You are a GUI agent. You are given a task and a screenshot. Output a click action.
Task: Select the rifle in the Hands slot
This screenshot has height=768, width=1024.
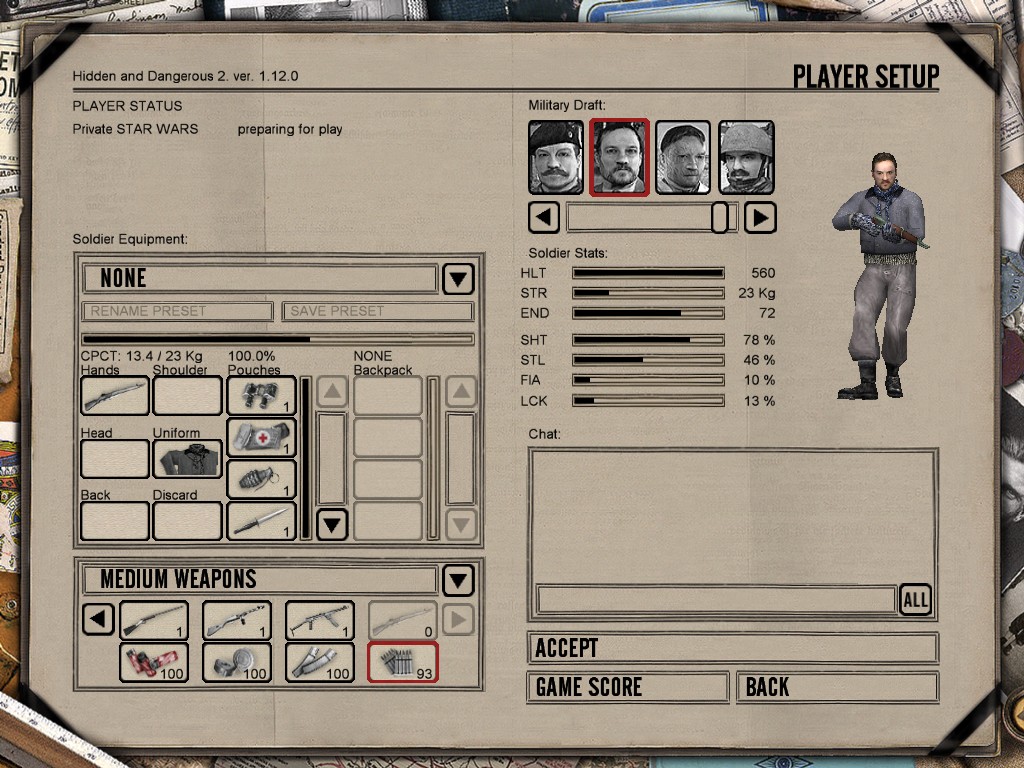pos(115,396)
